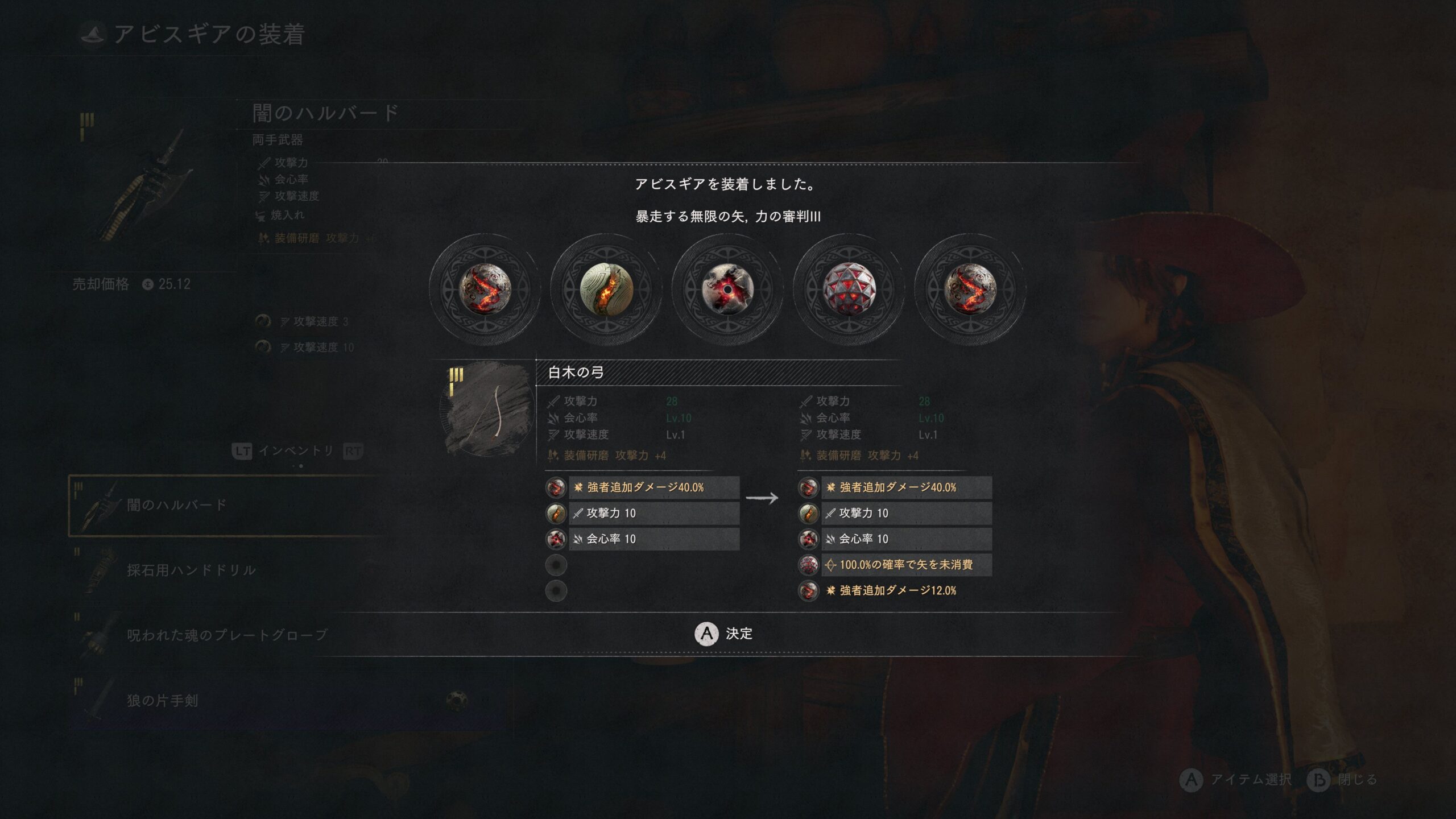Image resolution: width=1456 pixels, height=819 pixels.
Task: Confirm with the 決定 button
Action: click(x=723, y=634)
